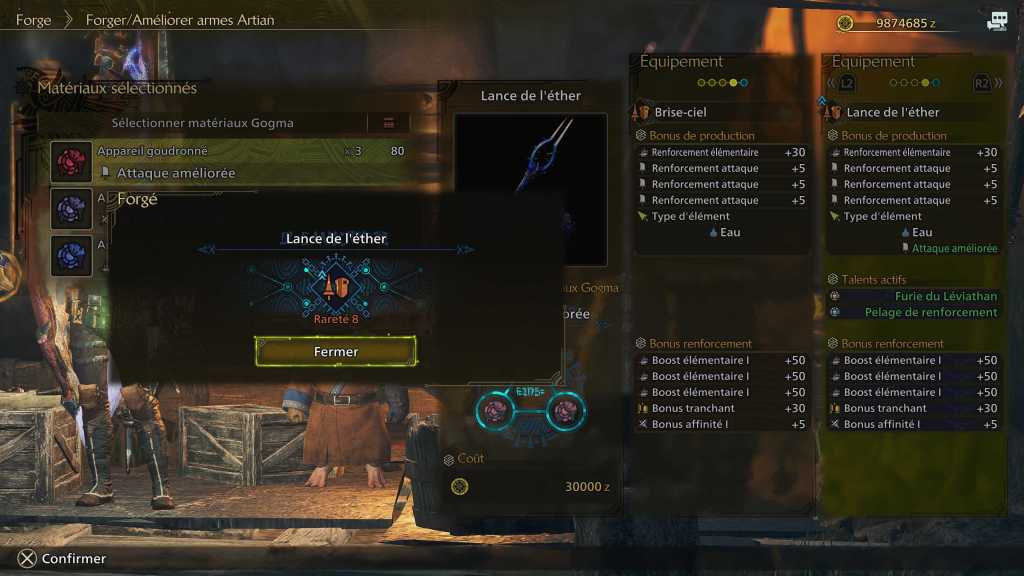This screenshot has width=1024, height=576.
Task: Select the Bonus affinité I row on Lance de l'éther
Action: [912, 424]
